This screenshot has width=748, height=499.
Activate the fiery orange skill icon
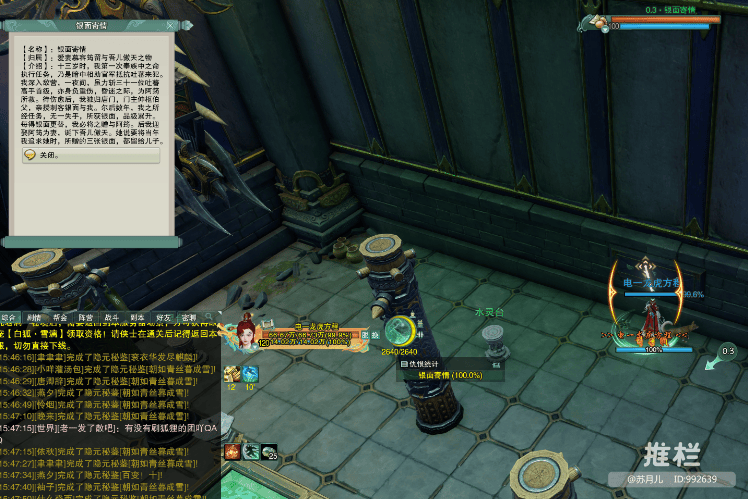point(232,452)
